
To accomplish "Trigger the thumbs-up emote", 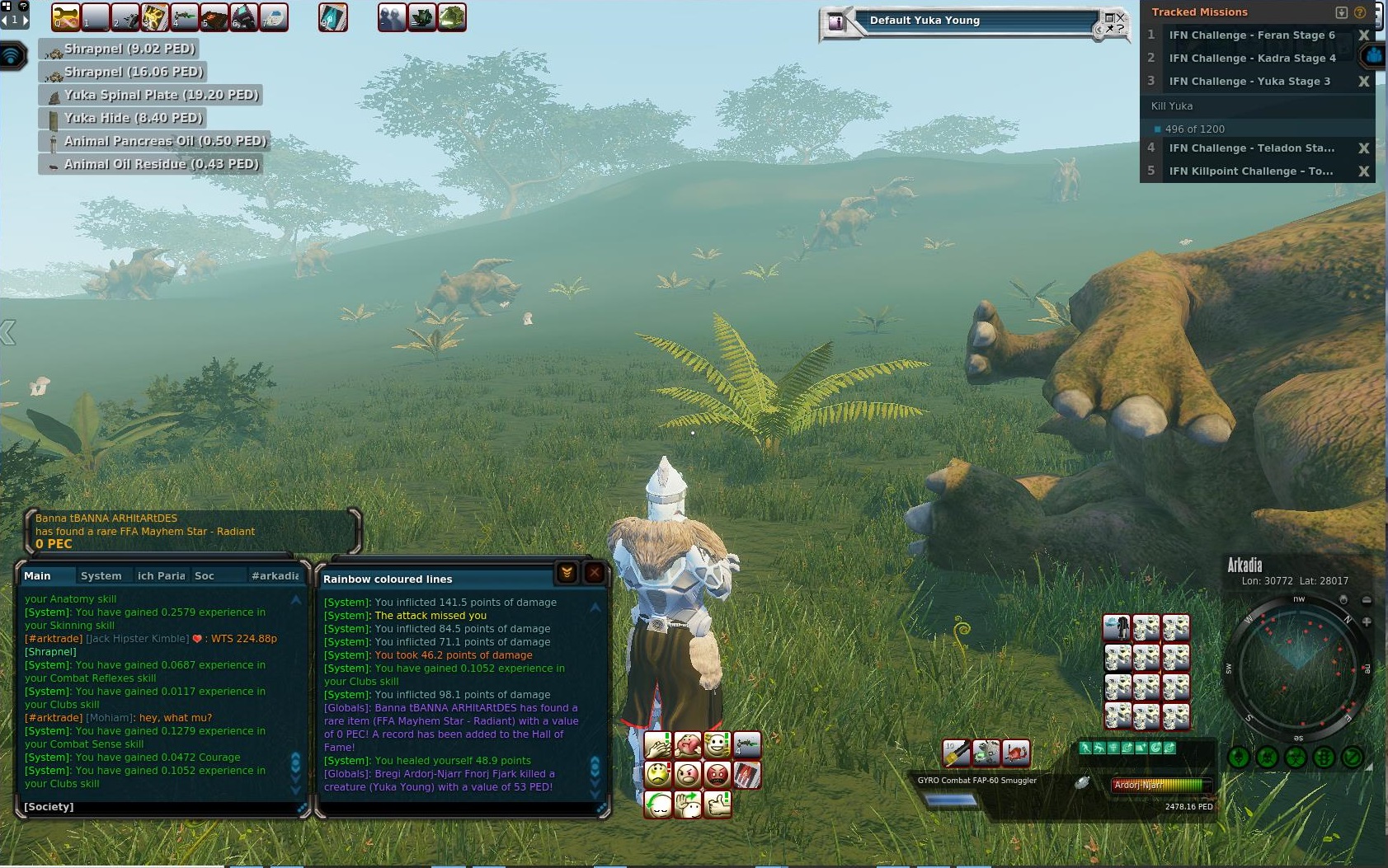I will point(718,804).
